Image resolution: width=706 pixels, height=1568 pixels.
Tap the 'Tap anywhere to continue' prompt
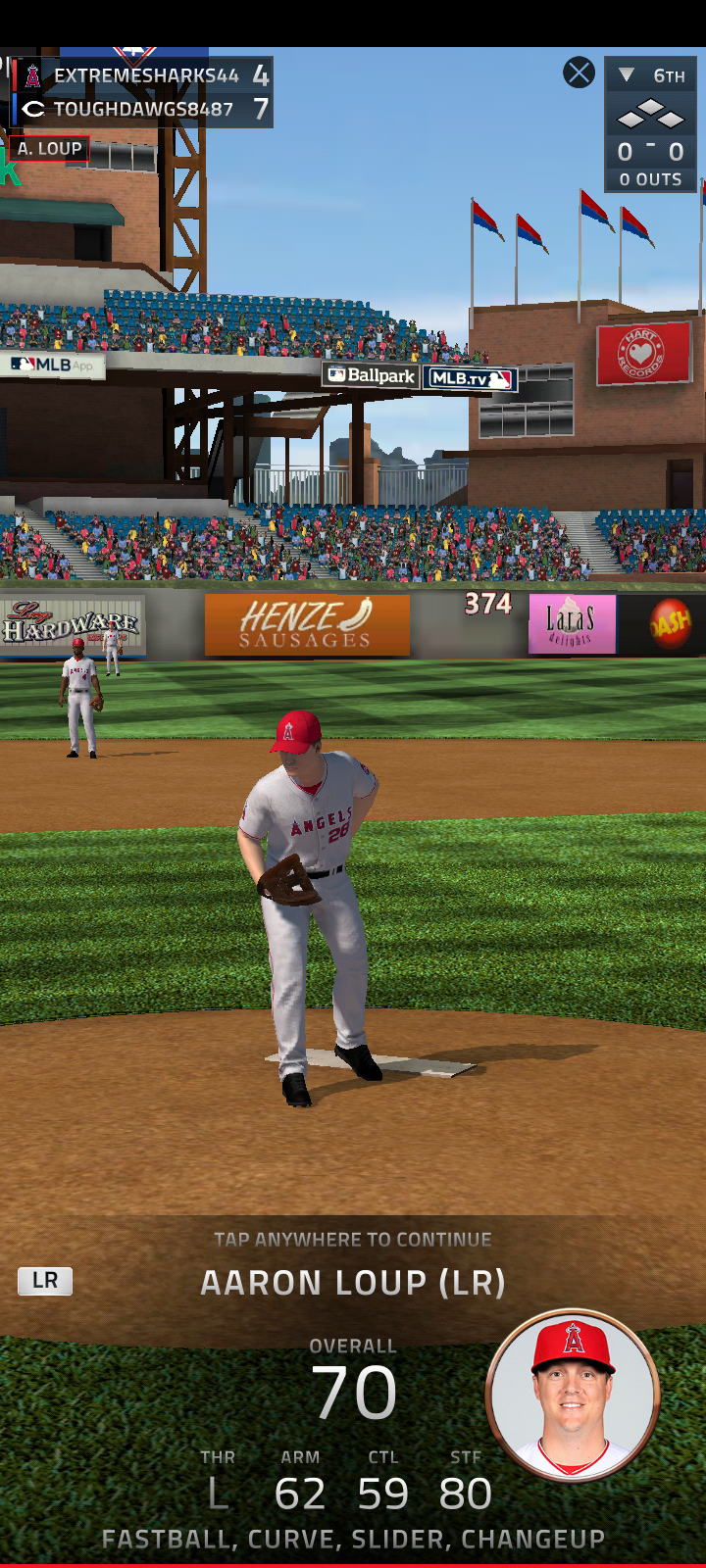tap(353, 1240)
